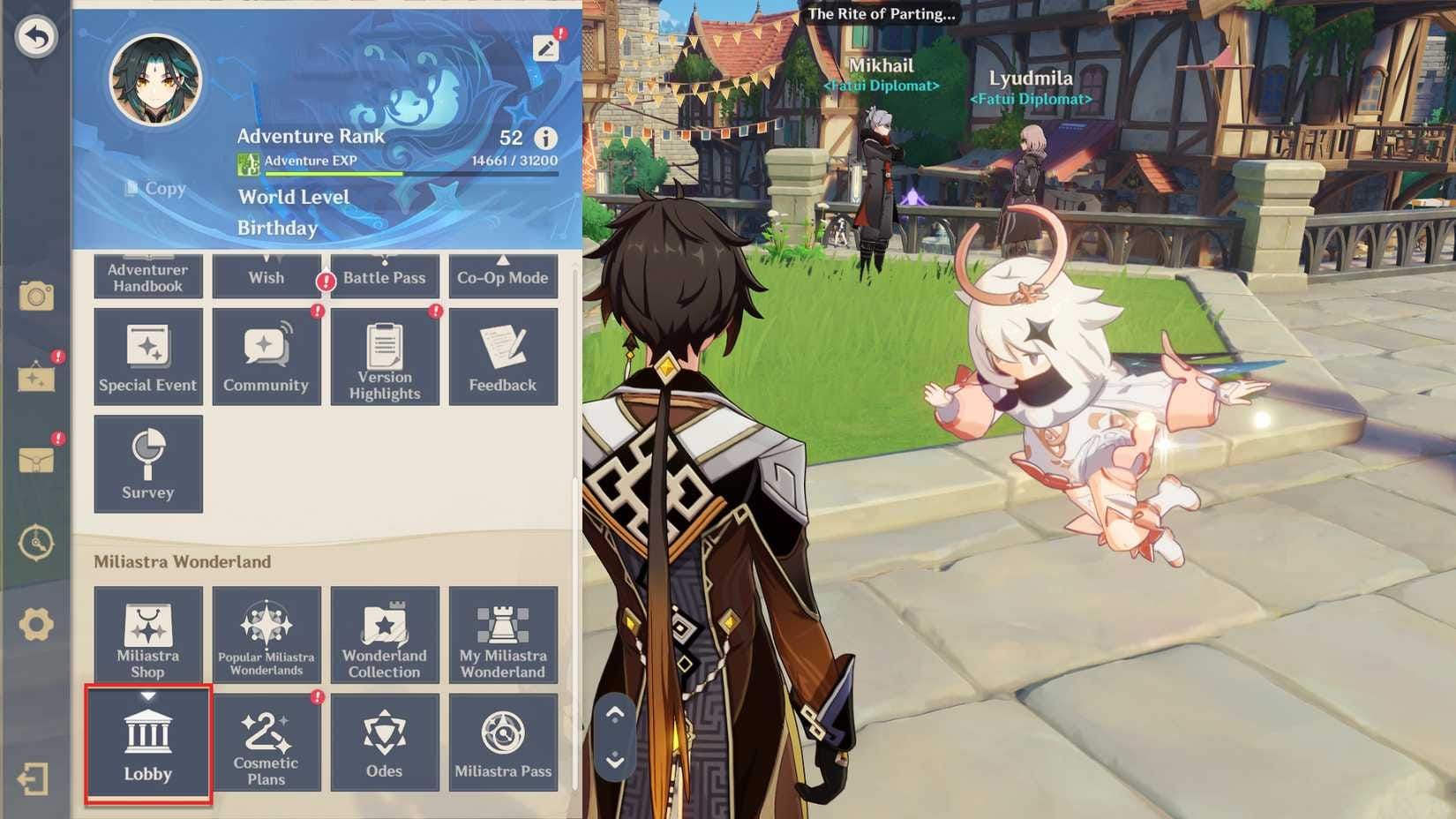Copy the player UID

154,188
